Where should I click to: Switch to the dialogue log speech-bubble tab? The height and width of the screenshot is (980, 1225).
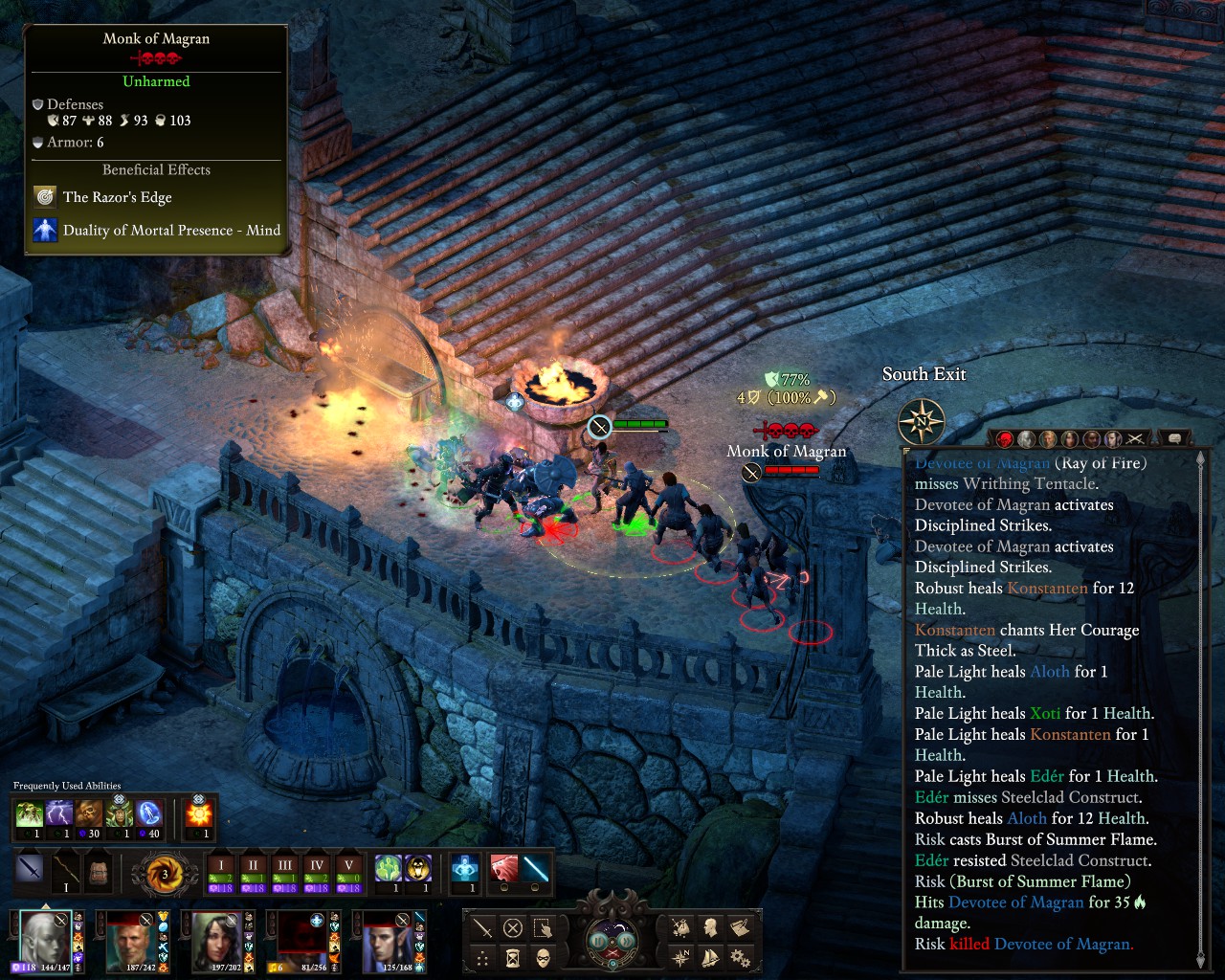tap(1174, 439)
